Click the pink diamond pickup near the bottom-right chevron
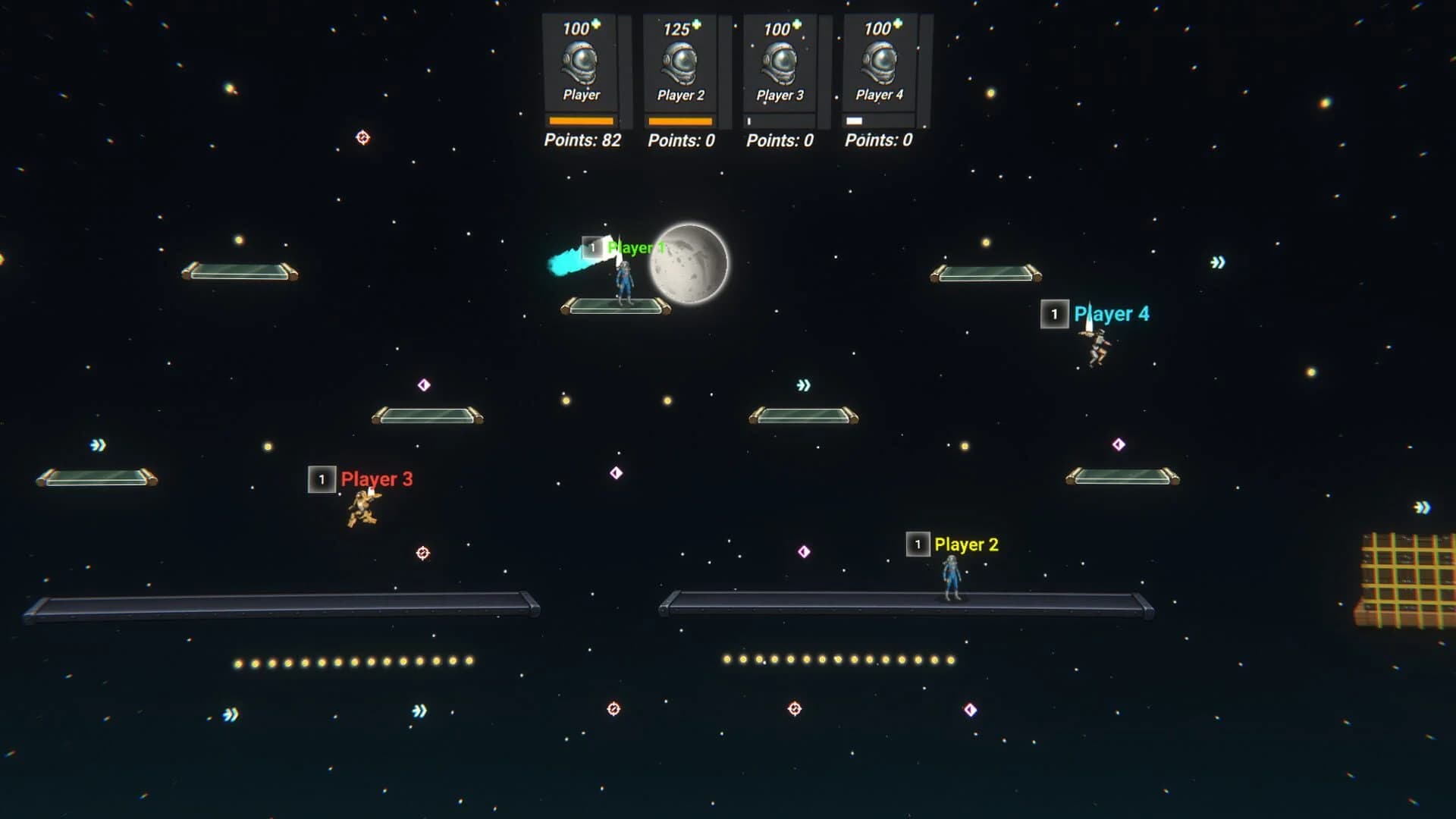This screenshot has width=1456, height=819. 971,709
